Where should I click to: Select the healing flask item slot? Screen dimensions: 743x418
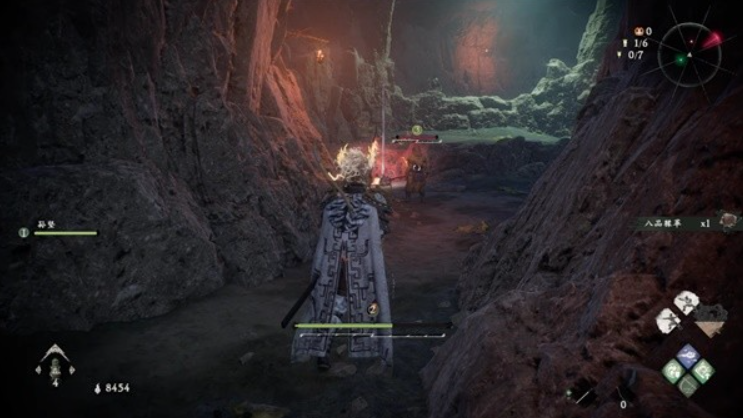pyautogui.click(x=49, y=362)
